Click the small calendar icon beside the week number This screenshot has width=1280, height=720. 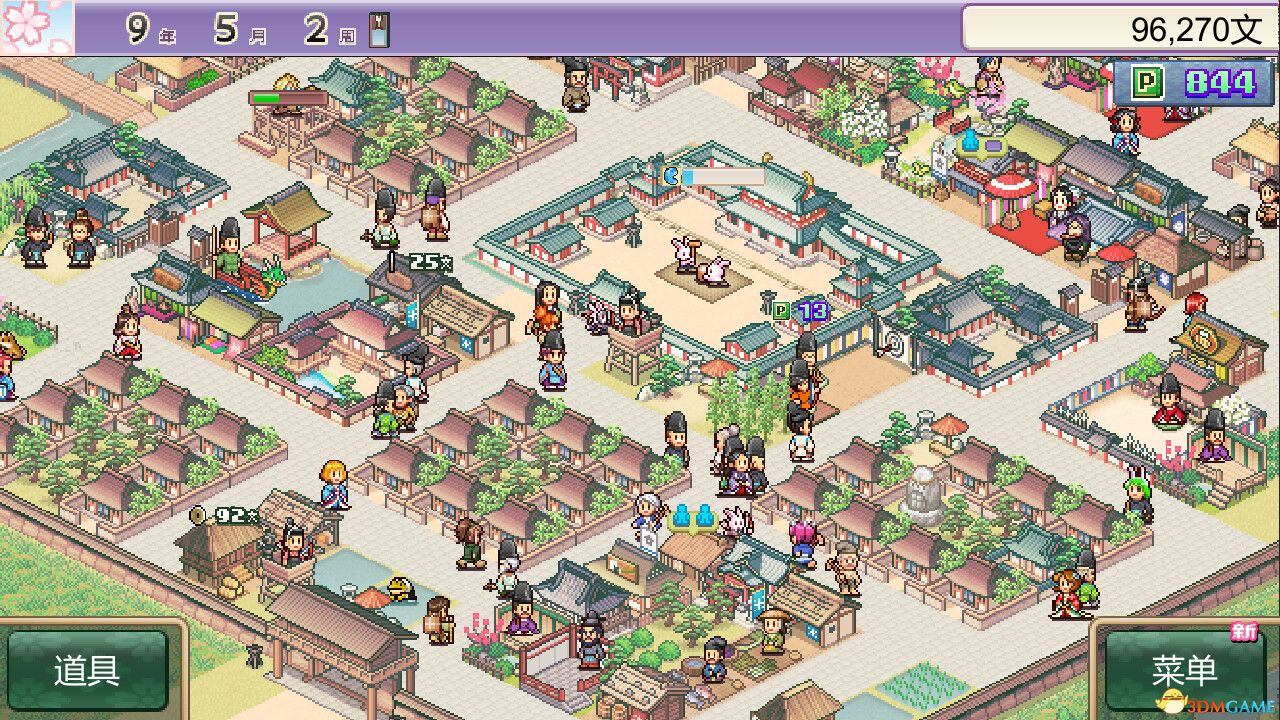pyautogui.click(x=376, y=28)
